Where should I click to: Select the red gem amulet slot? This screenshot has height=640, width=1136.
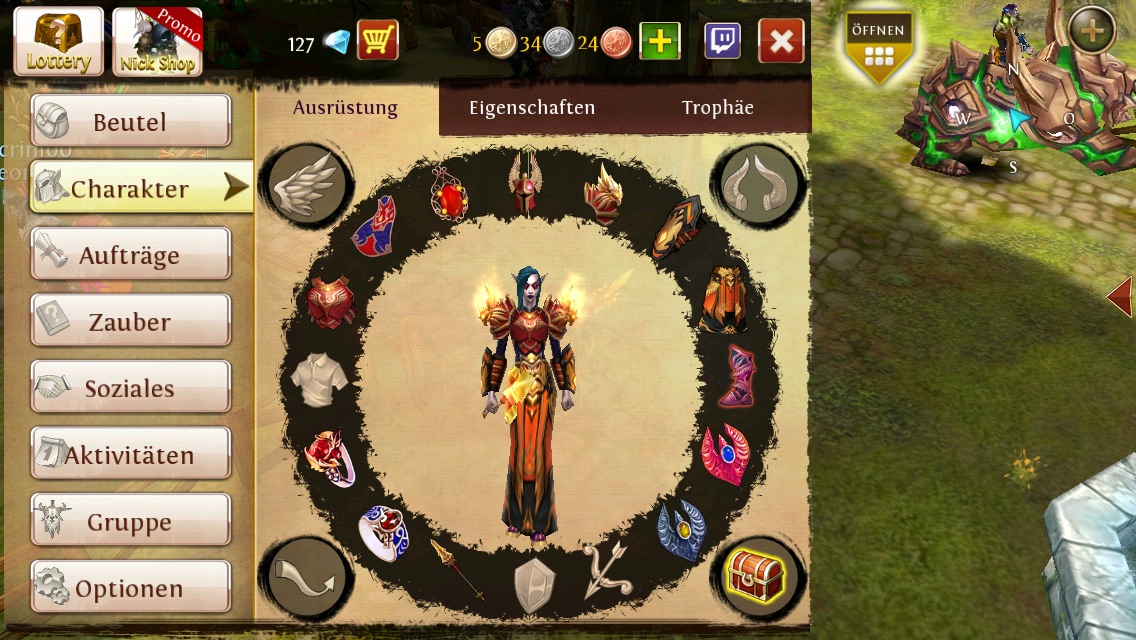pyautogui.click(x=450, y=193)
